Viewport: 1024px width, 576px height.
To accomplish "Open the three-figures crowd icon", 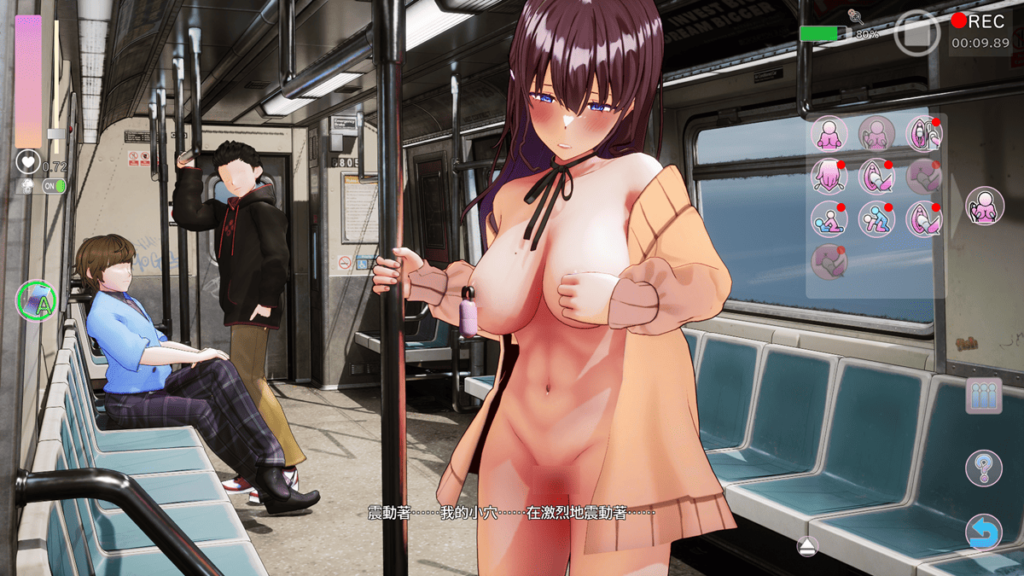I will 983,395.
